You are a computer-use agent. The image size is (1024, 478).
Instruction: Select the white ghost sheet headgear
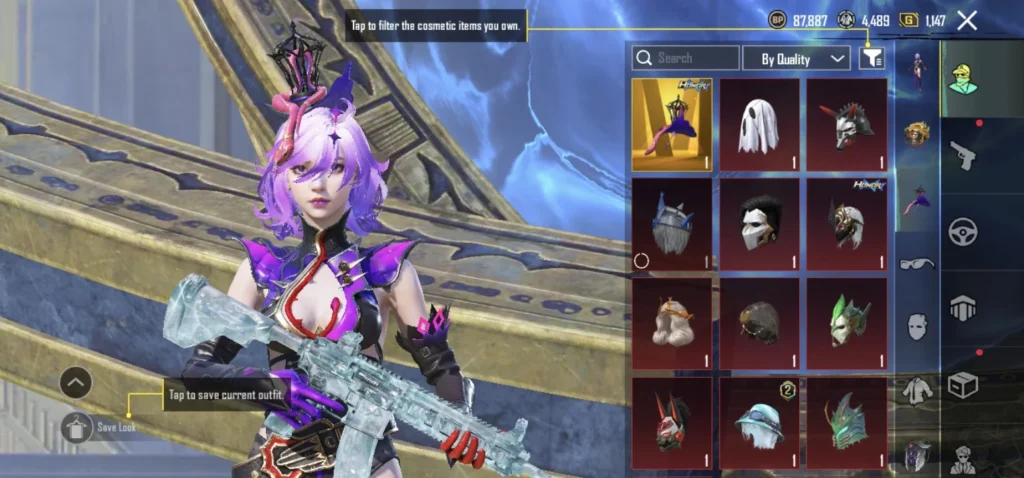click(x=759, y=125)
